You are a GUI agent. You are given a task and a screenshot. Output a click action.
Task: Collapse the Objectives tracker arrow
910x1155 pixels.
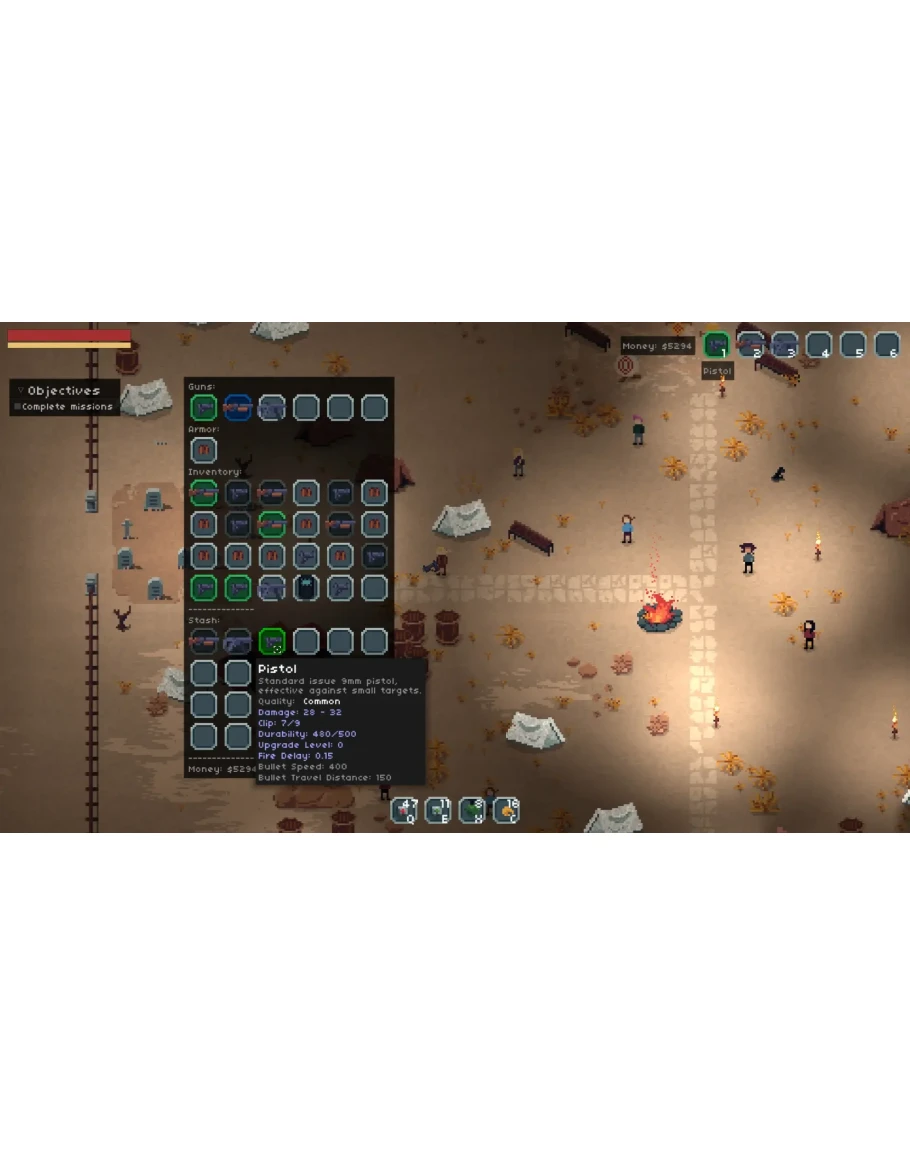click(x=20, y=390)
